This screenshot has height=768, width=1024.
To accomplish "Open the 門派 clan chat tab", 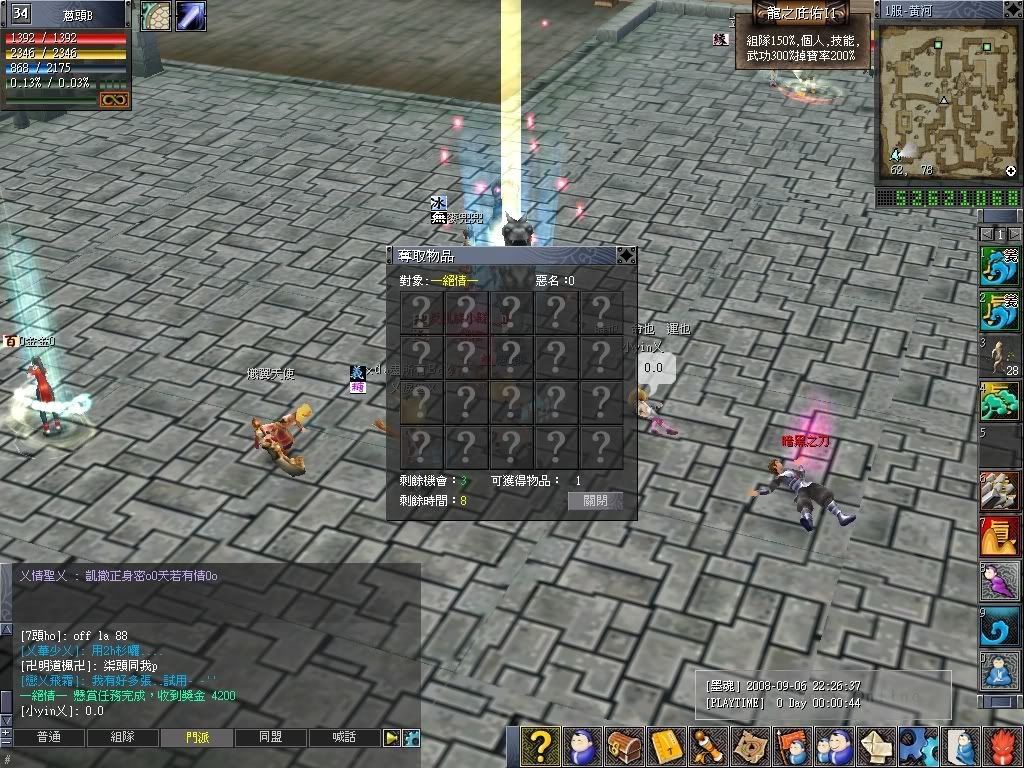I will (x=197, y=738).
